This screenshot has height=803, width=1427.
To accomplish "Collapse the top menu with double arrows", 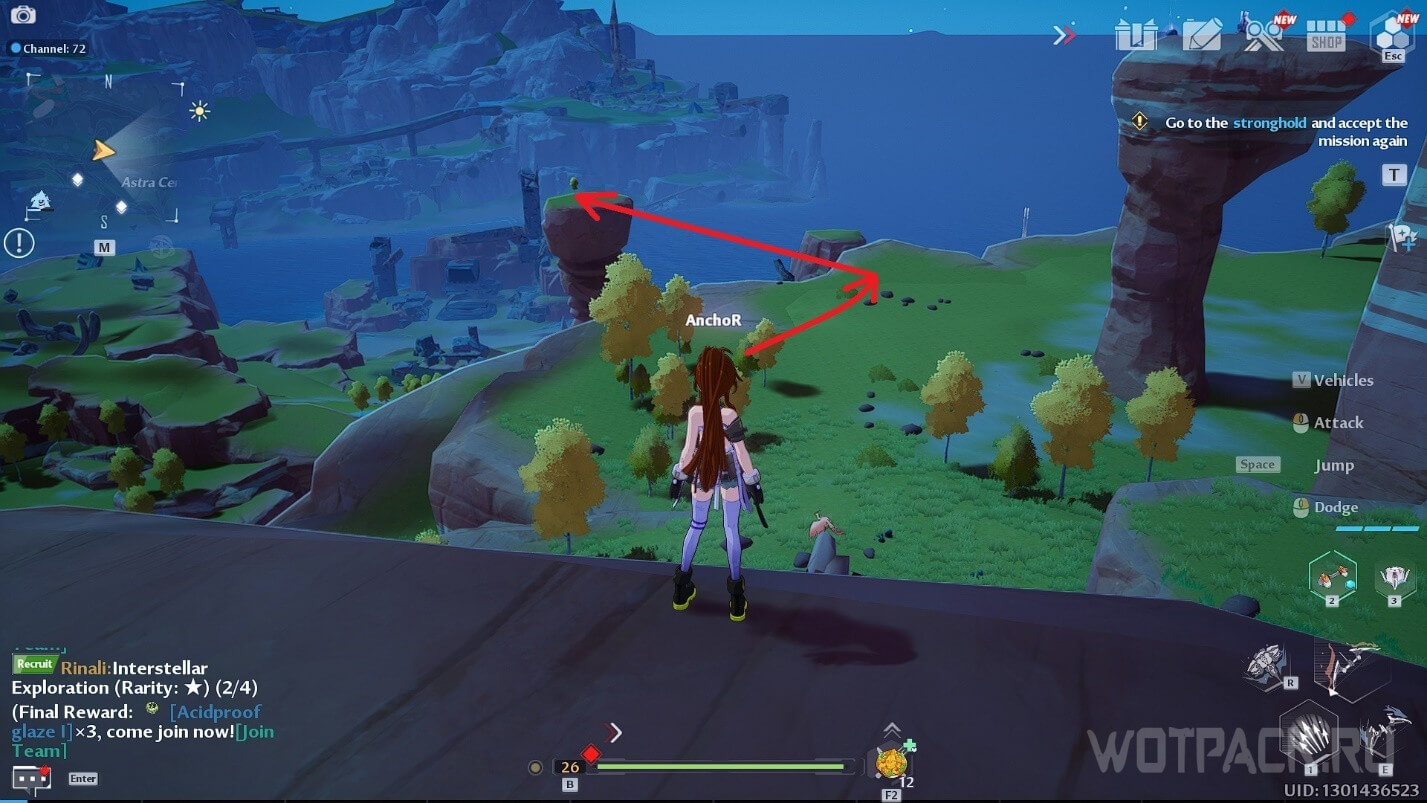I will coord(1064,36).
